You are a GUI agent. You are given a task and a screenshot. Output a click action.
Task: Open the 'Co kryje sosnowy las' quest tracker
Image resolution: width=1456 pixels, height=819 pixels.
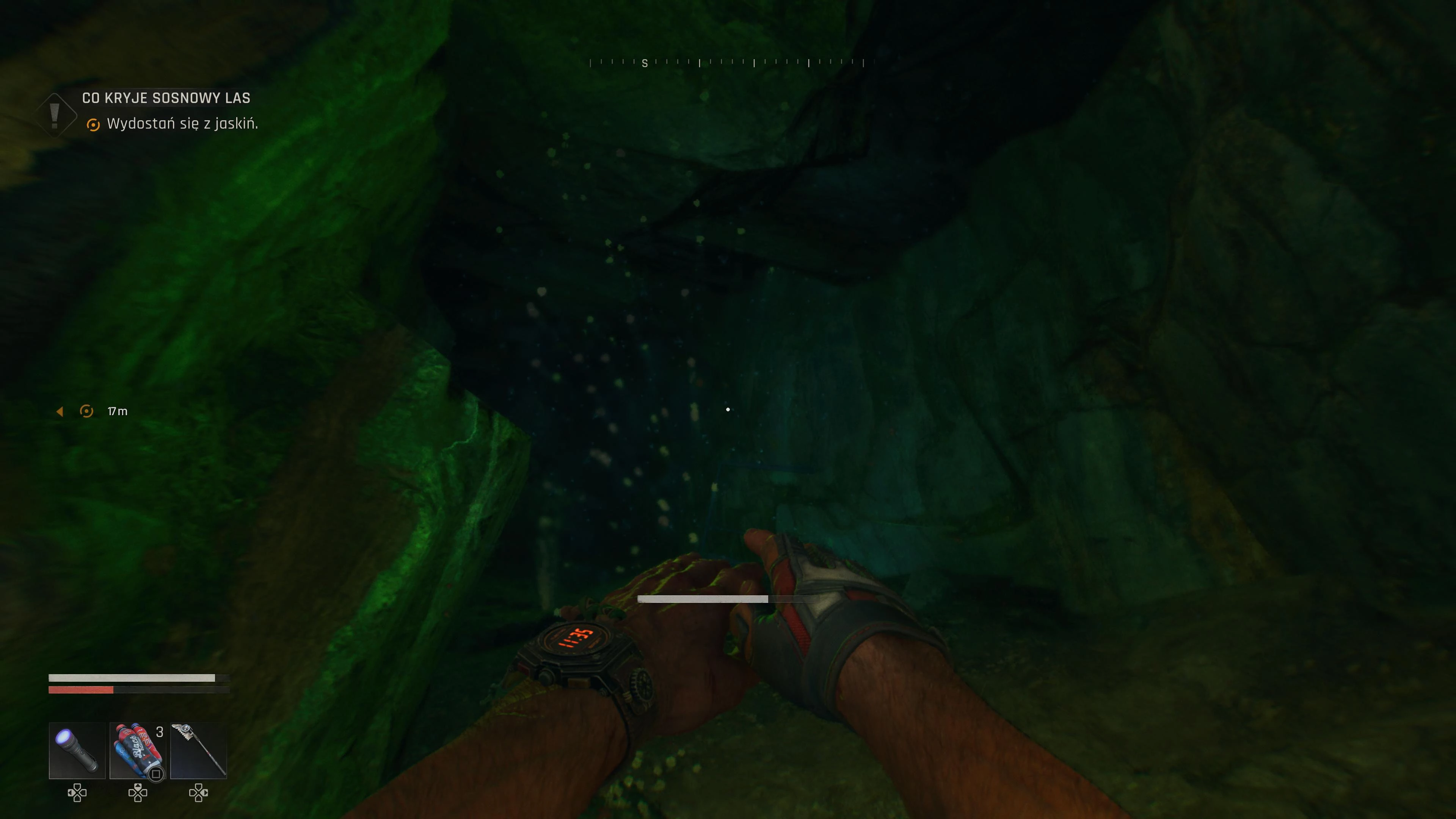(166, 98)
